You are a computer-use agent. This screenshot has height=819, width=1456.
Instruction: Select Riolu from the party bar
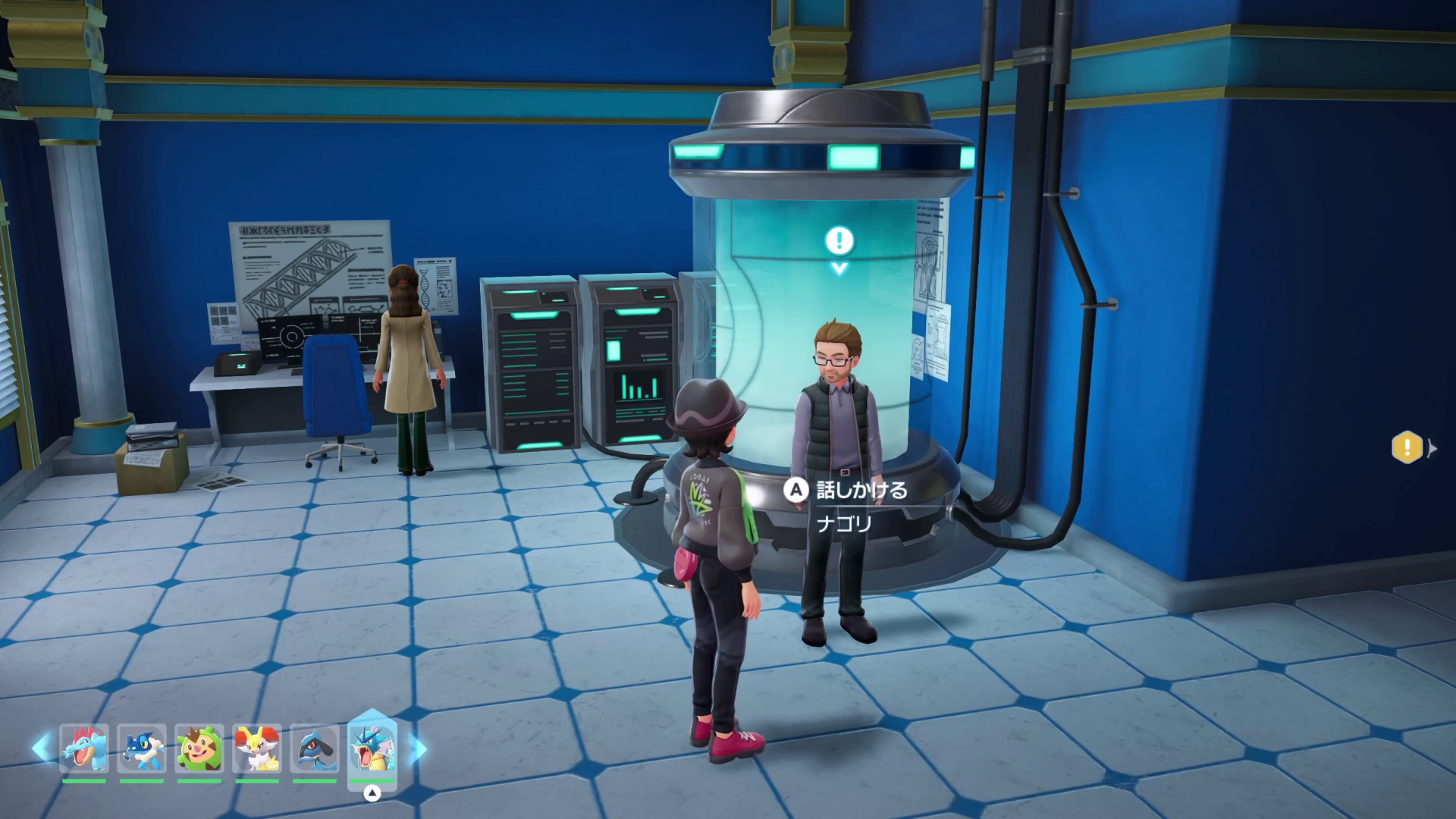click(x=314, y=749)
